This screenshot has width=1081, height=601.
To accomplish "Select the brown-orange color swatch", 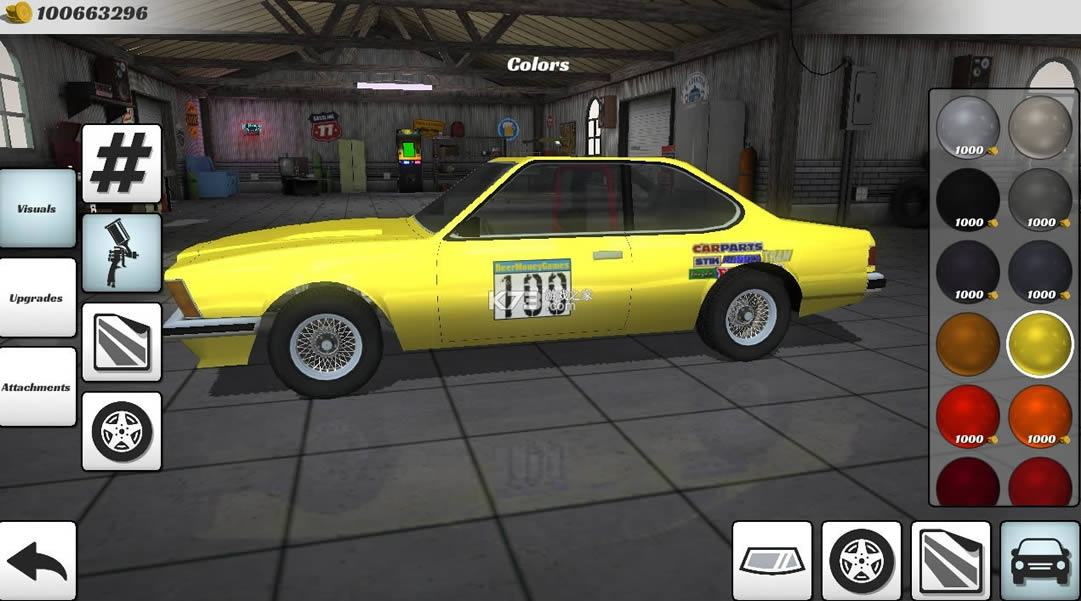I will point(968,344).
